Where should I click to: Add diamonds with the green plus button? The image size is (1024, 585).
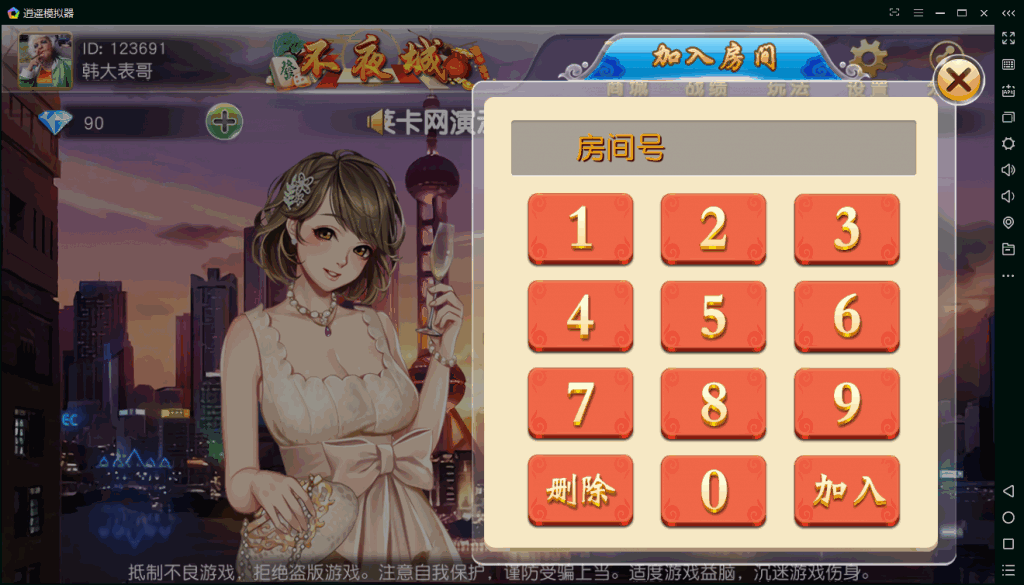tap(224, 123)
